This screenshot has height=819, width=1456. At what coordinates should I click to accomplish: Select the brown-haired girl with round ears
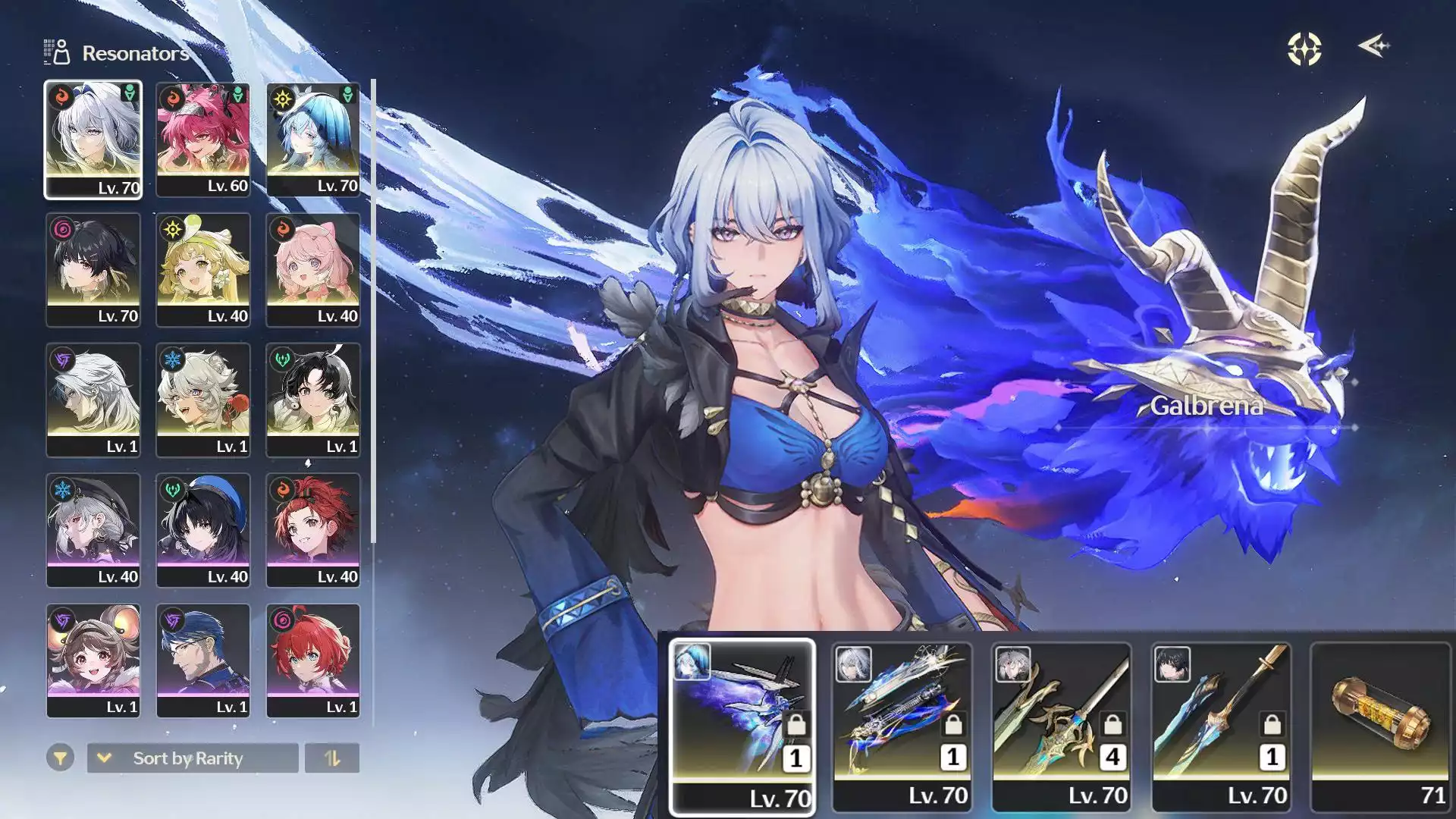click(x=93, y=661)
